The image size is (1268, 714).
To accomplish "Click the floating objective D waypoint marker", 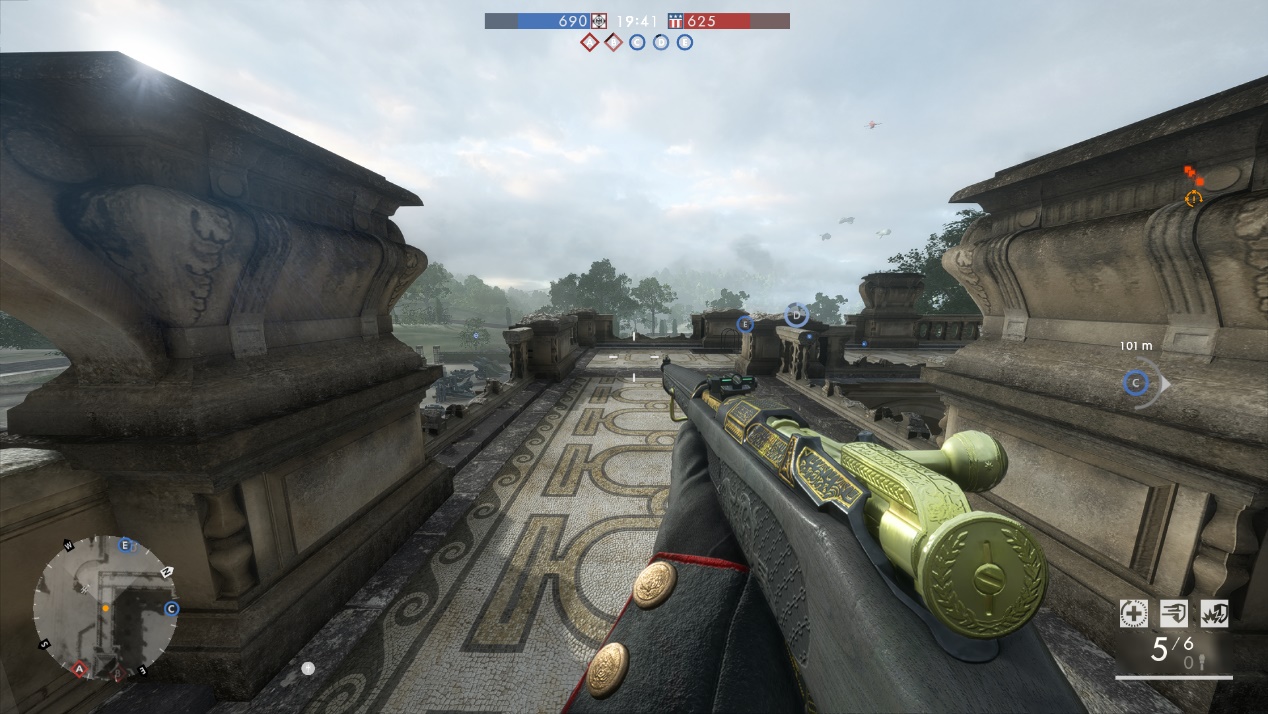I will tap(796, 316).
